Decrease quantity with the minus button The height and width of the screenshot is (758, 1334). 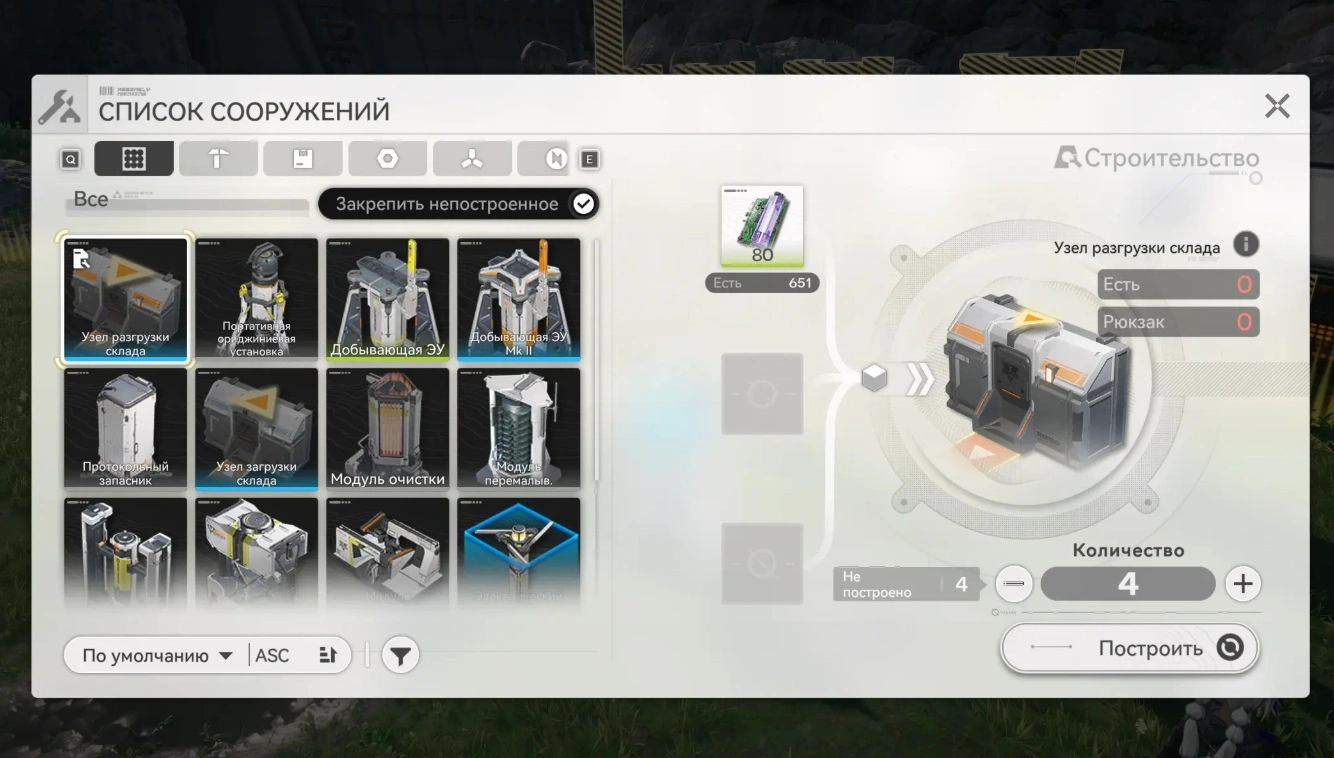(1014, 584)
